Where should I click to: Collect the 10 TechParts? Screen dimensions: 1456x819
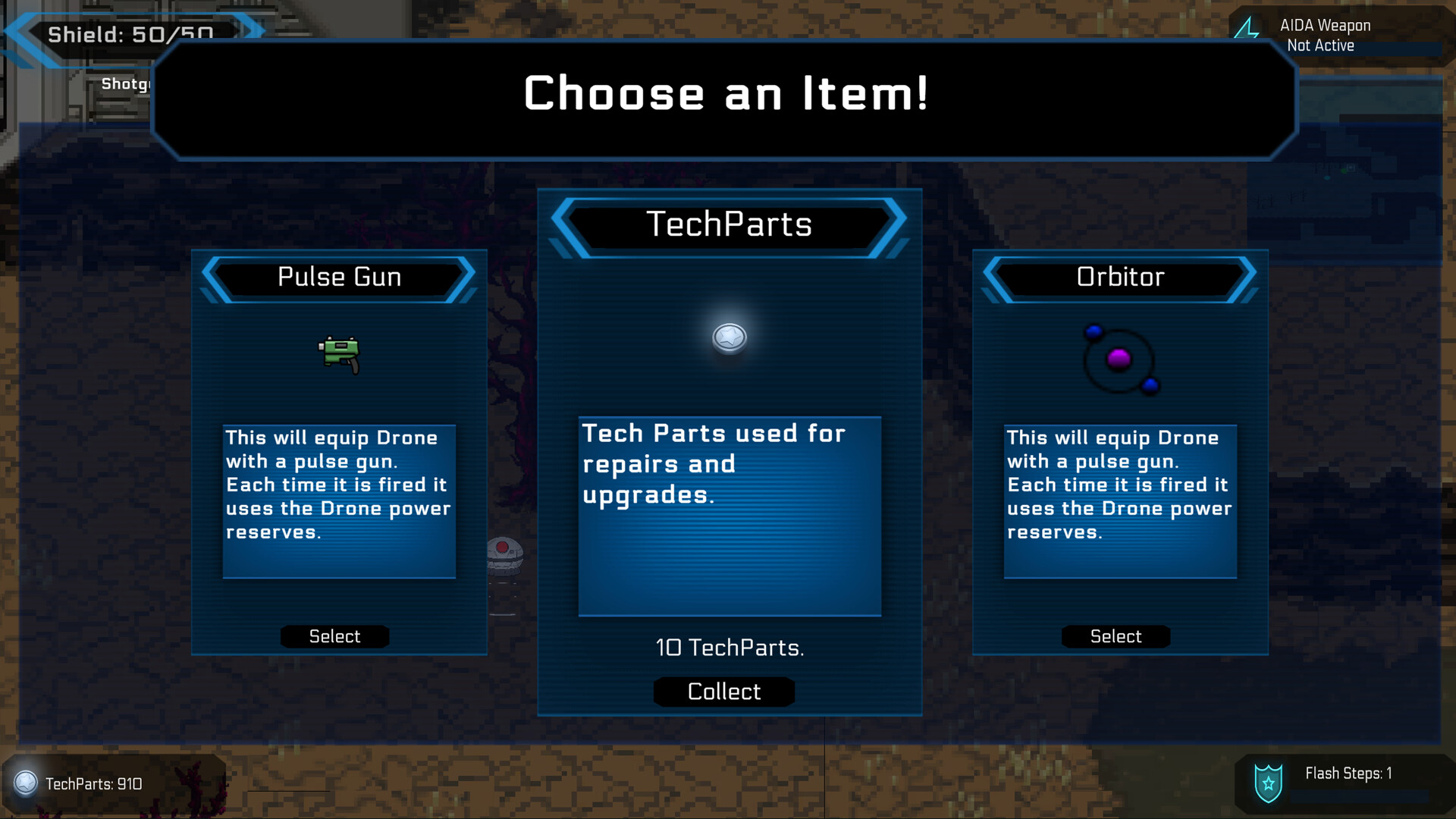(723, 691)
